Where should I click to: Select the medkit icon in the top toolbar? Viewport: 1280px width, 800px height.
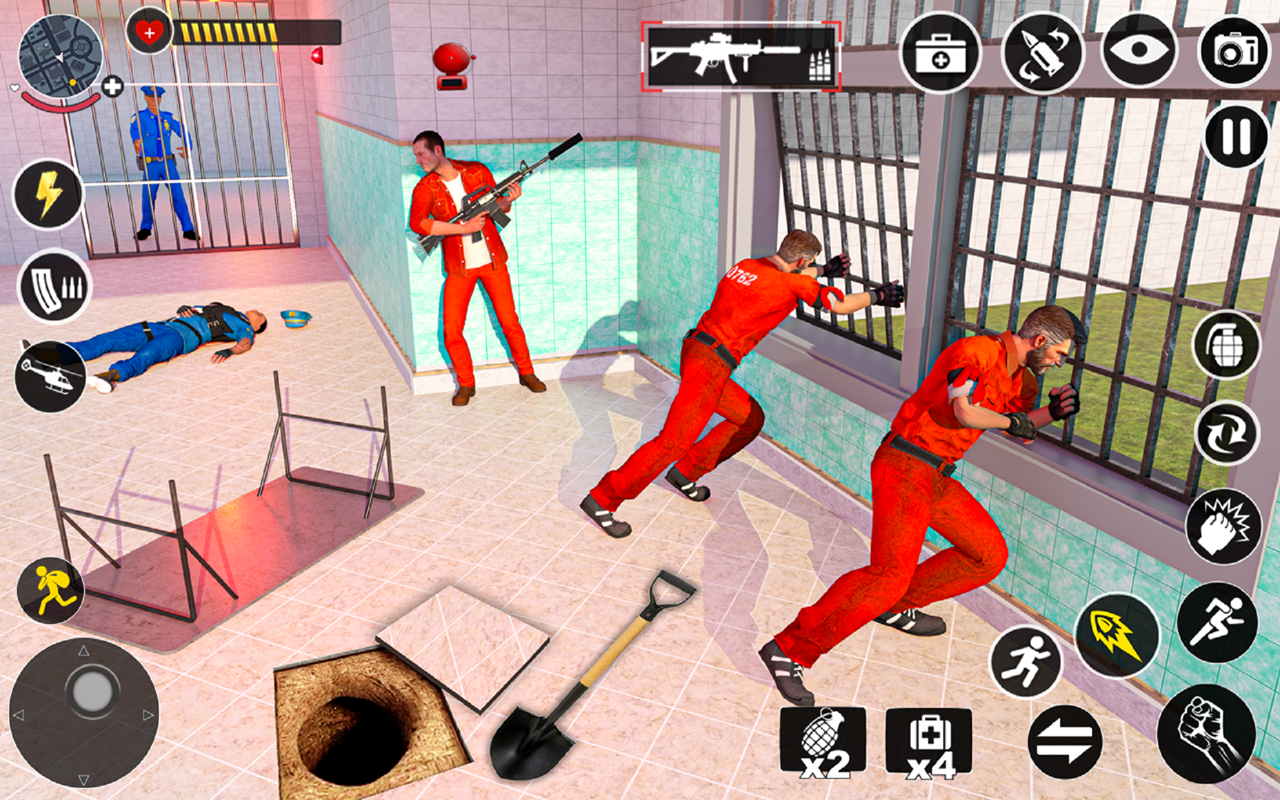(938, 54)
